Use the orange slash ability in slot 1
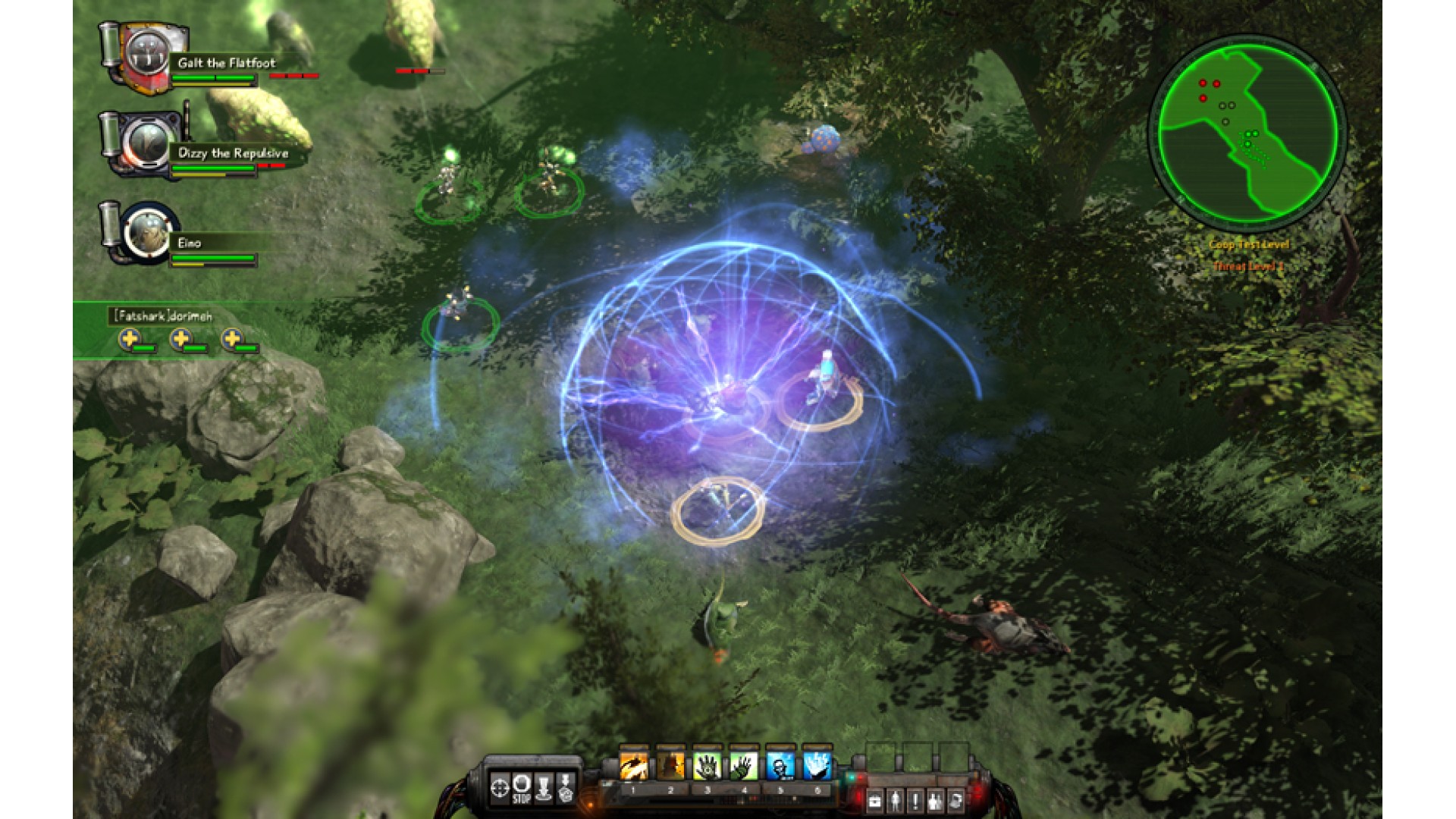 [634, 766]
